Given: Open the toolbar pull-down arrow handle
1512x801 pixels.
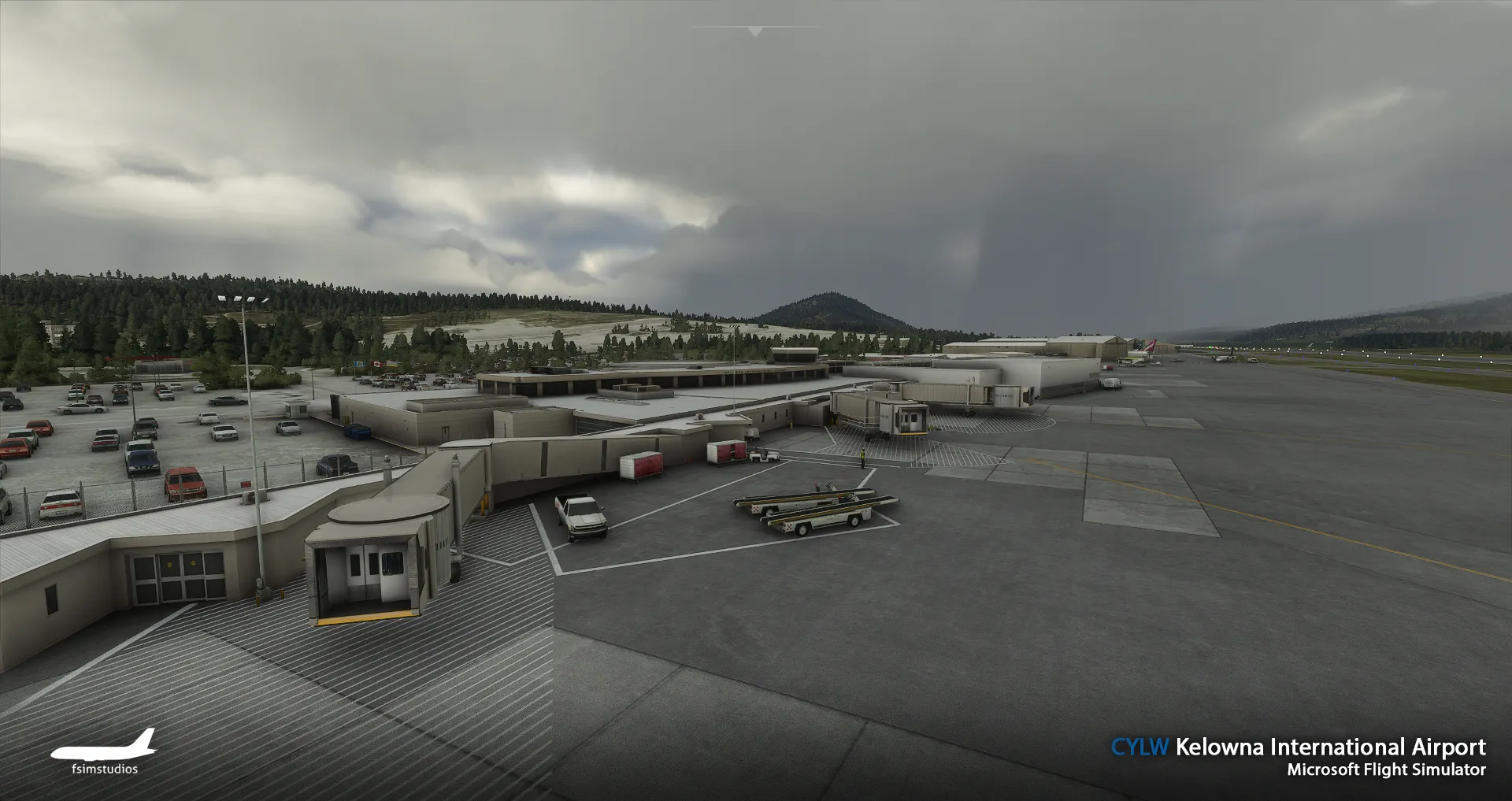Looking at the screenshot, I should pos(755,32).
